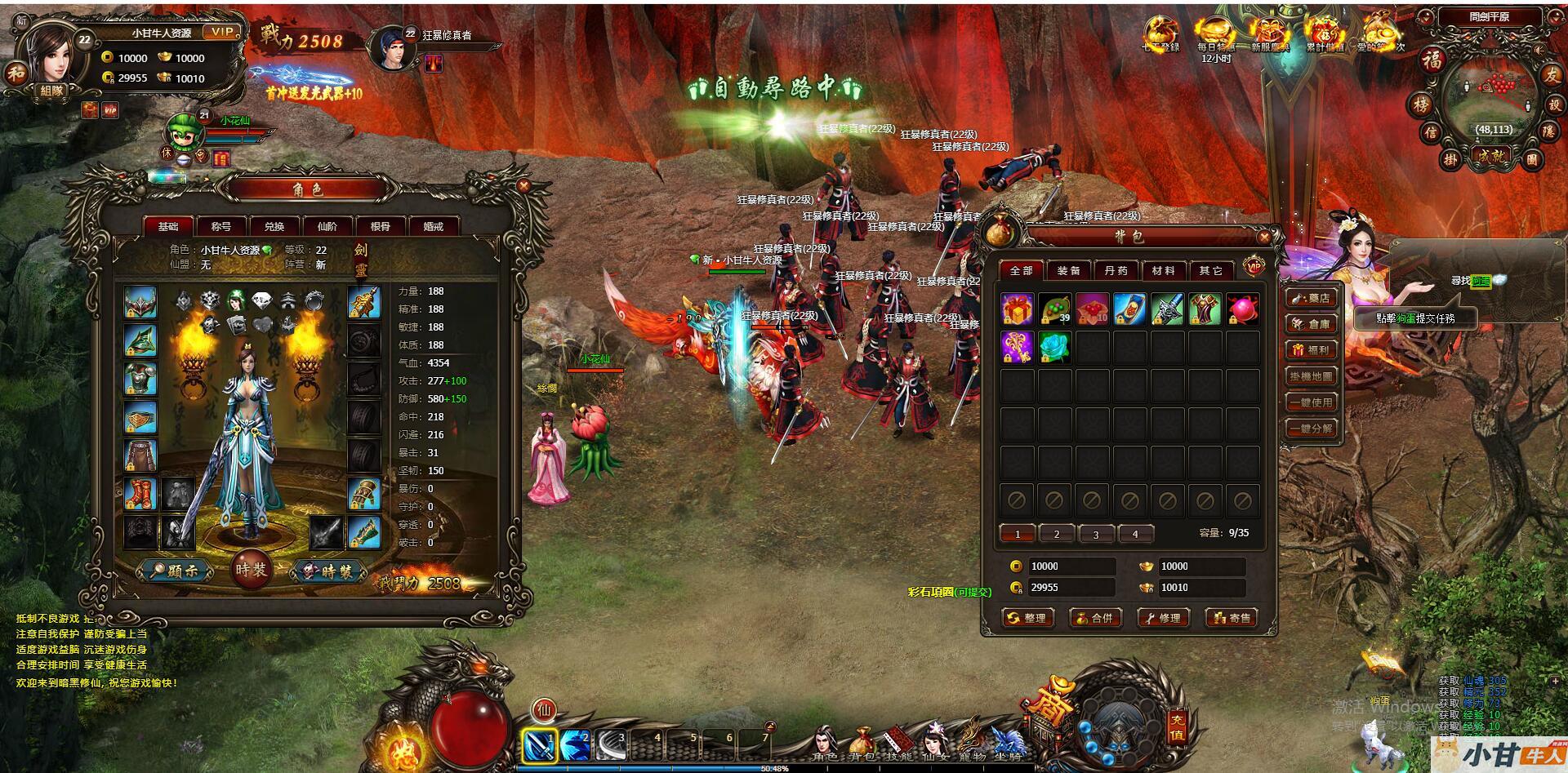Close the 背包 backpack window
The height and width of the screenshot is (773, 1568).
click(1264, 238)
